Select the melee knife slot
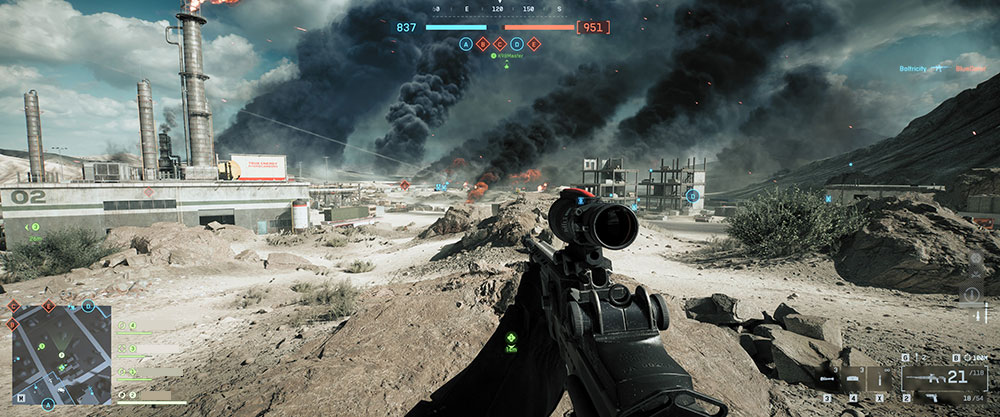1000x417 pixels. (878, 380)
